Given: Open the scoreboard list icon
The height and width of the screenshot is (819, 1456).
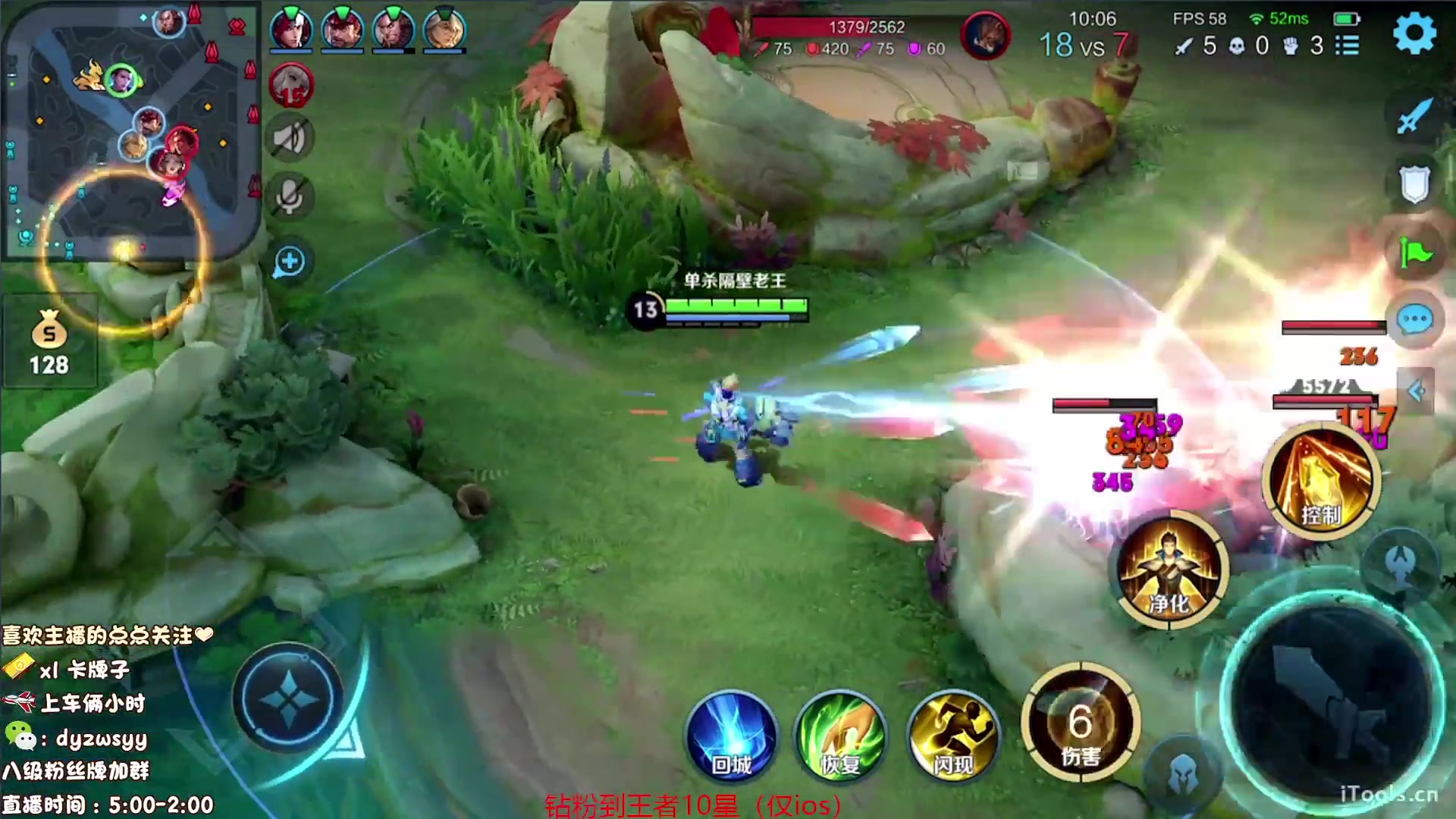Looking at the screenshot, I should (1347, 45).
